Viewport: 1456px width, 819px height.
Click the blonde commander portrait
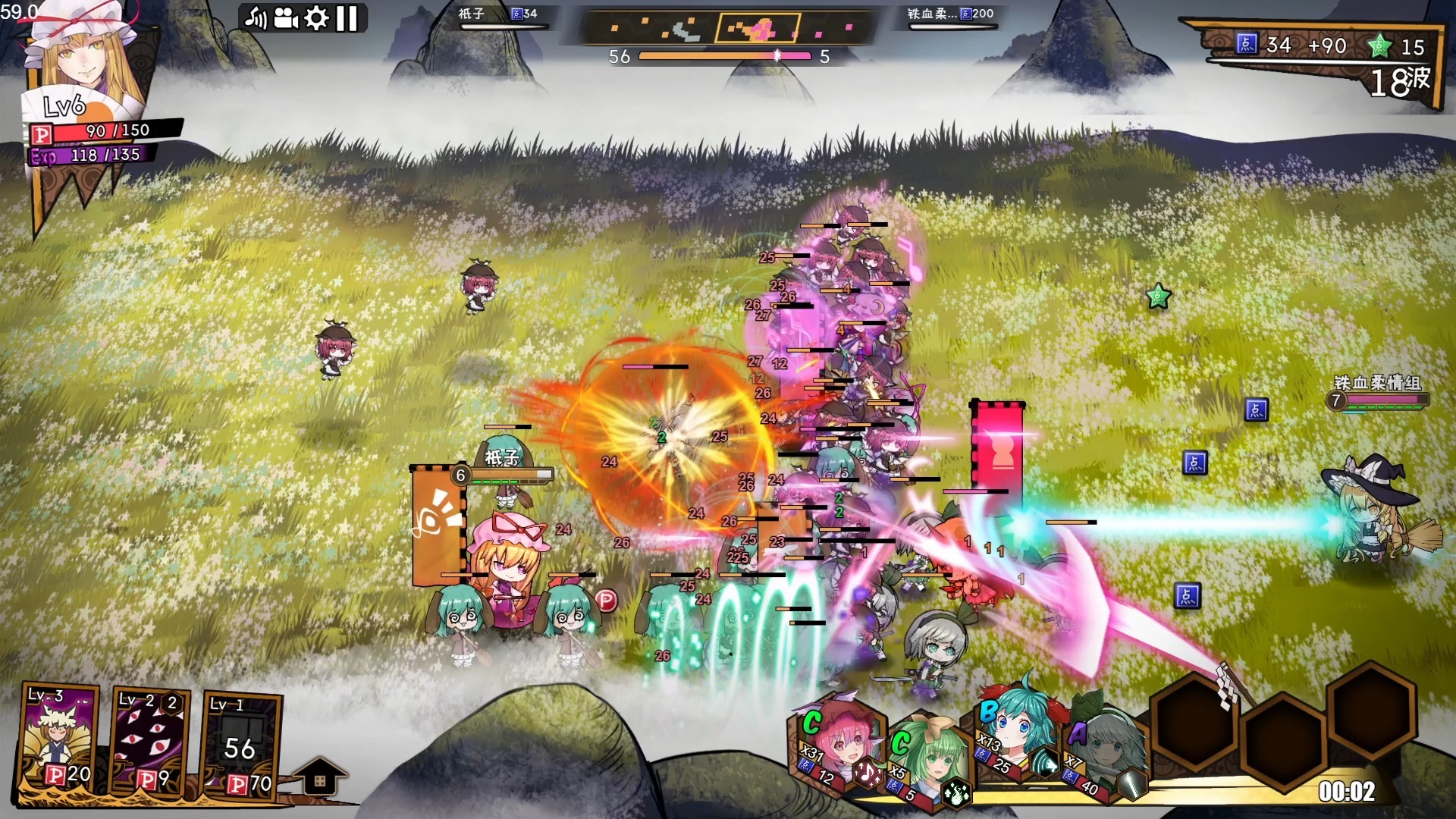click(82, 57)
